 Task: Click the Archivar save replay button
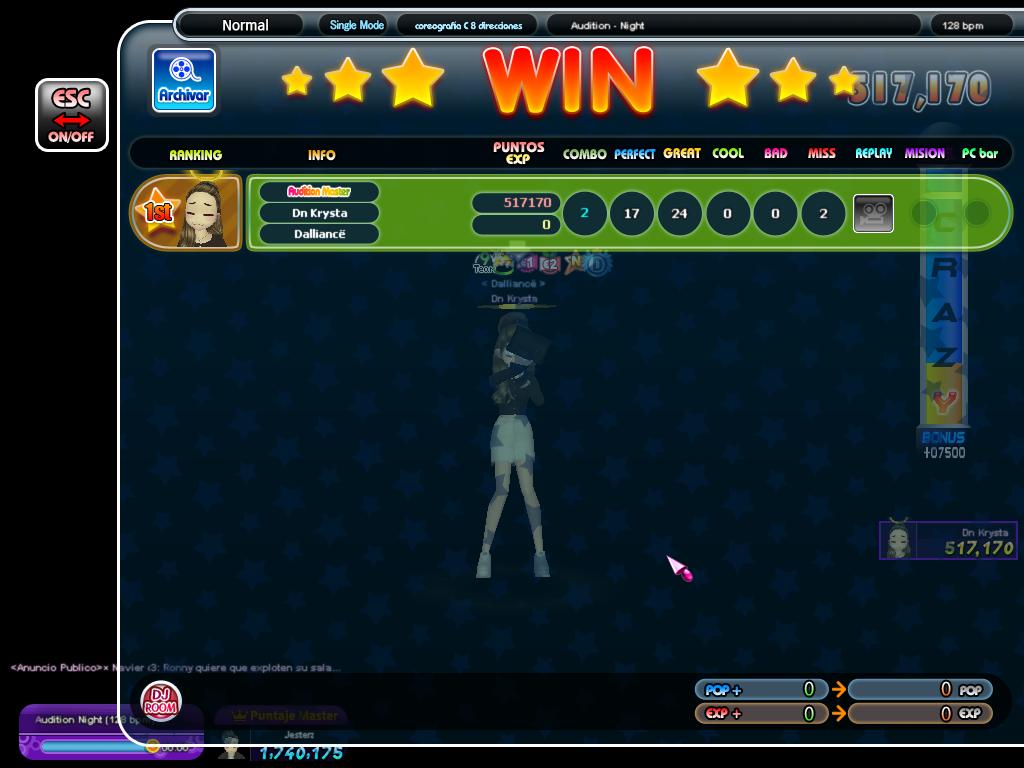[x=184, y=80]
